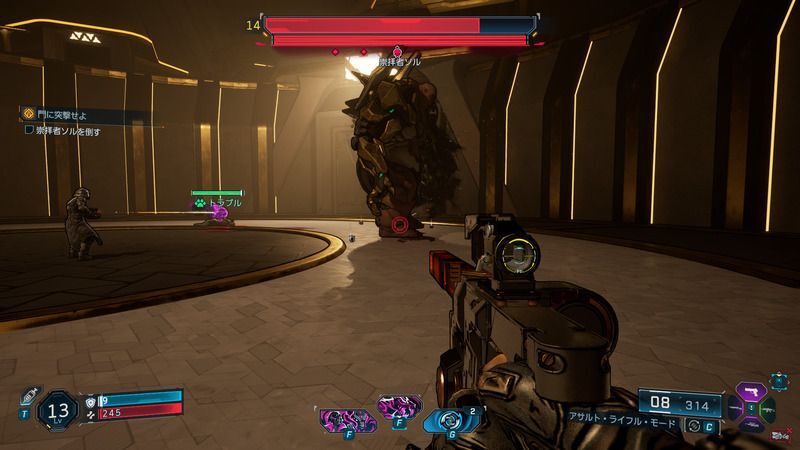Tick the 崇拝者ソルを倒す objective checkbox
800x450 pixels.
30,130
